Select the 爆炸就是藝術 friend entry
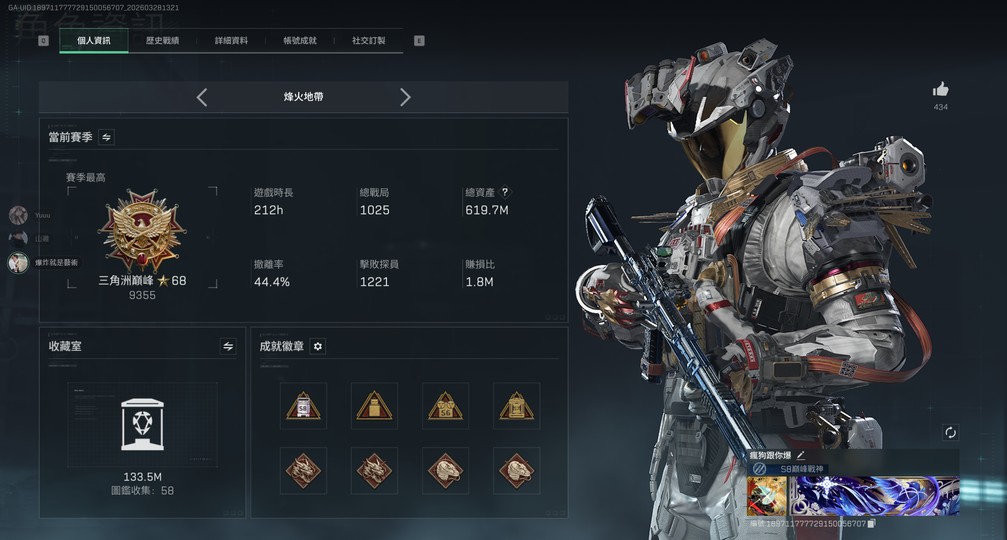This screenshot has width=1007, height=540. [18, 262]
